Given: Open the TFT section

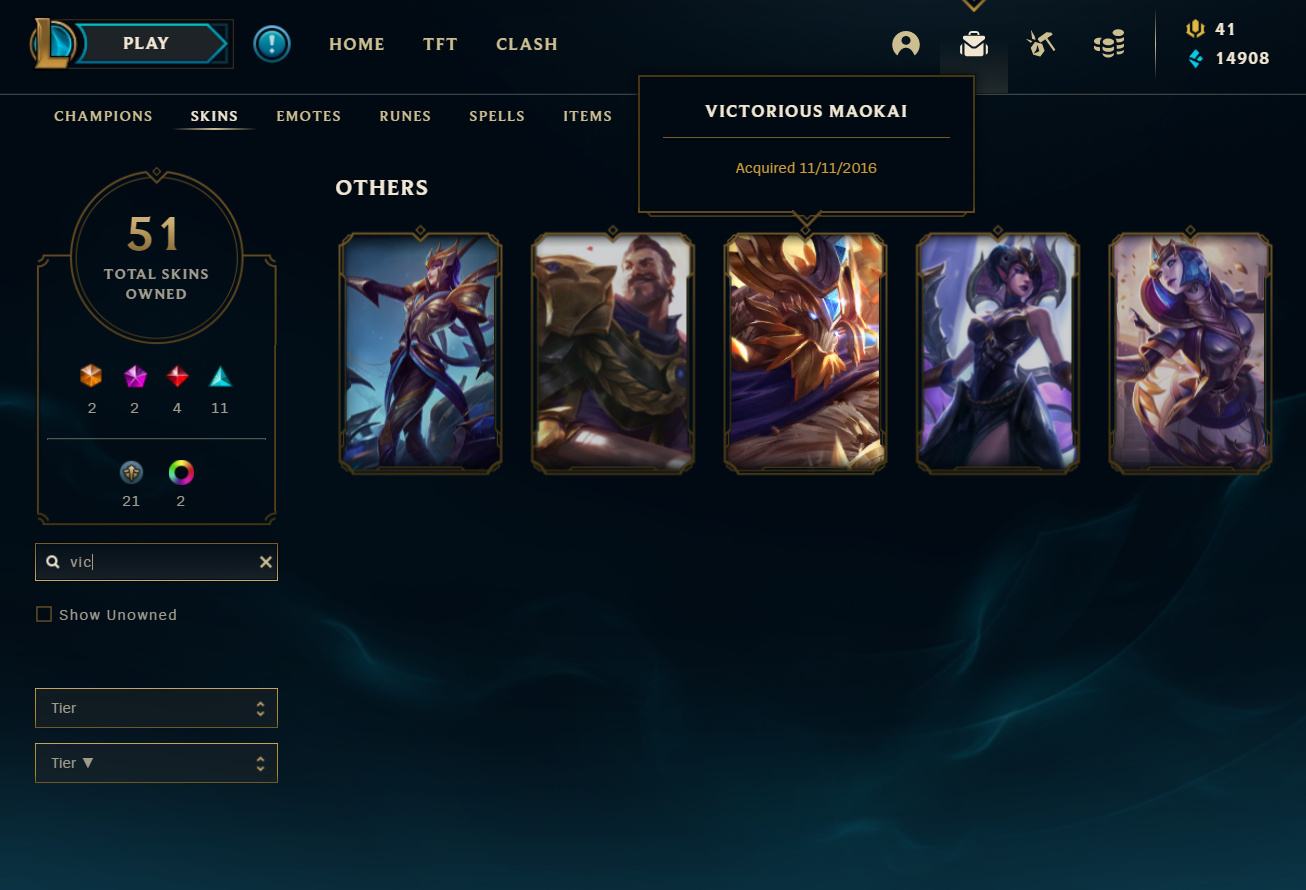Looking at the screenshot, I should click(x=440, y=44).
